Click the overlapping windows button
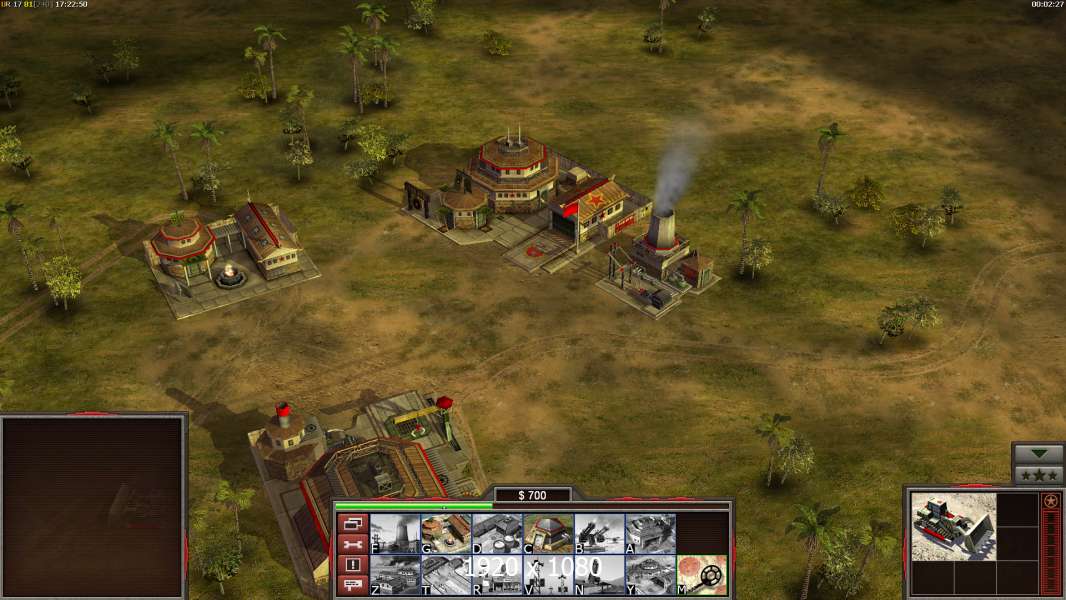This screenshot has width=1066, height=600. click(351, 524)
